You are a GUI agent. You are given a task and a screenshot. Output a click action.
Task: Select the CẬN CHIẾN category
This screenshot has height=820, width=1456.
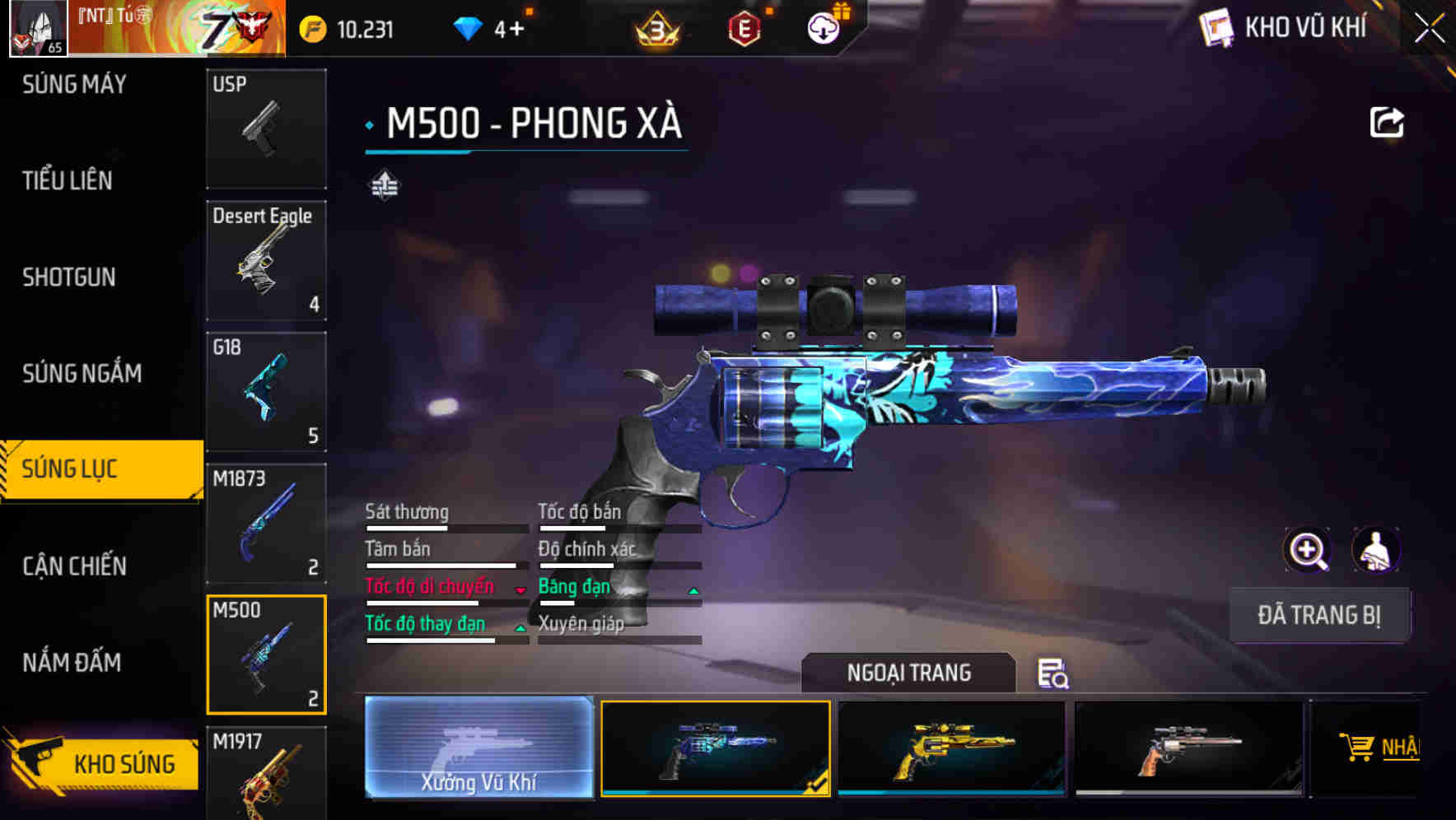[74, 566]
